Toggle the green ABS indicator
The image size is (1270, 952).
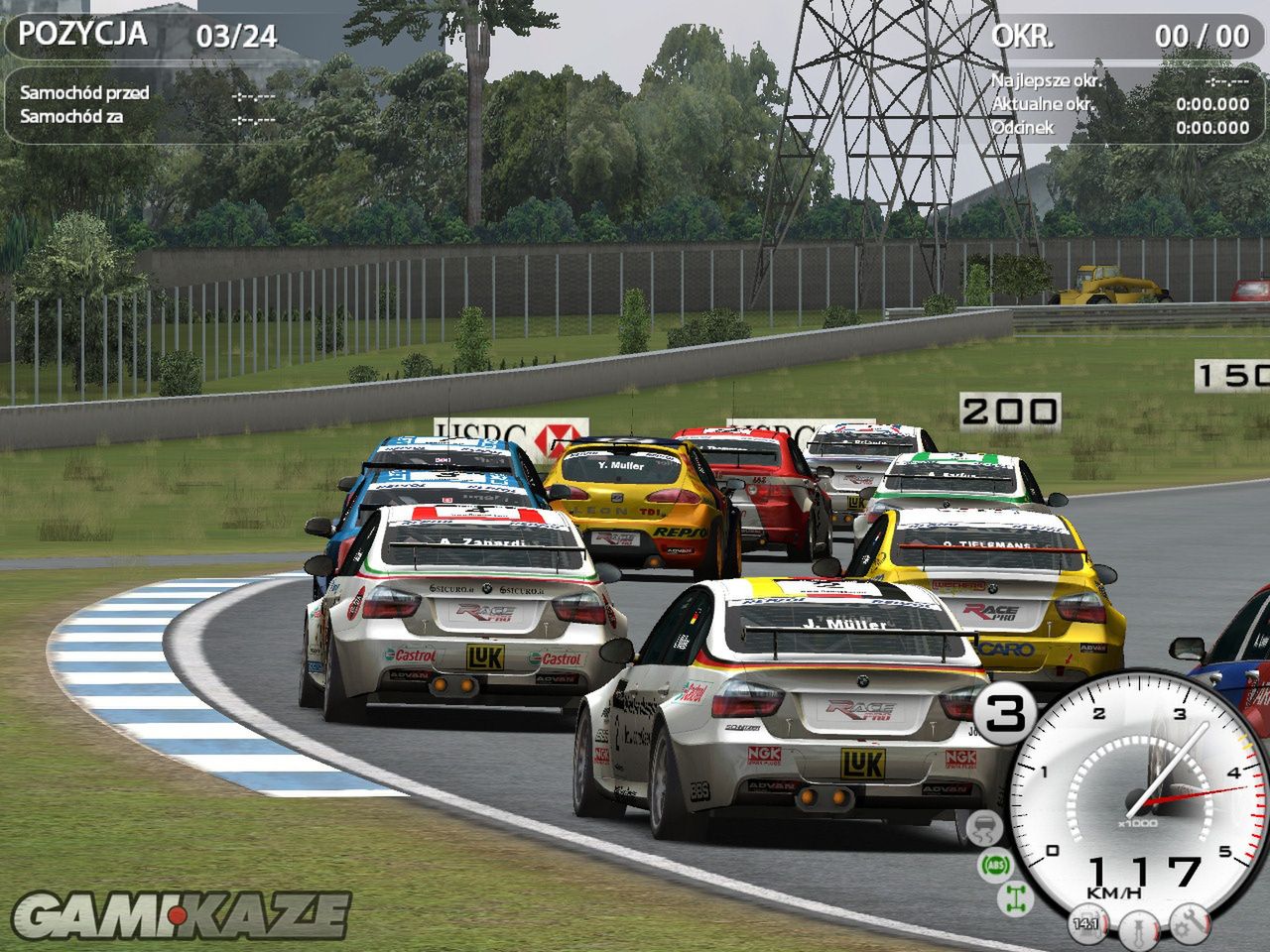(x=995, y=866)
